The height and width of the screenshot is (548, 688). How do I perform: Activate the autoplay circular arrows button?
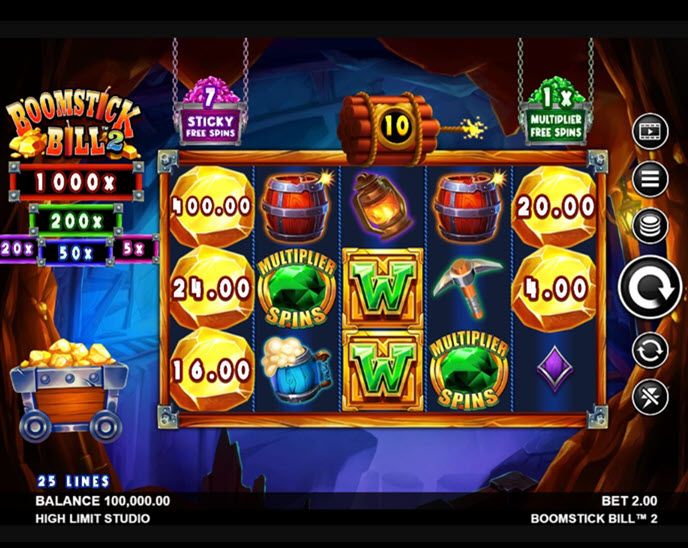point(649,350)
